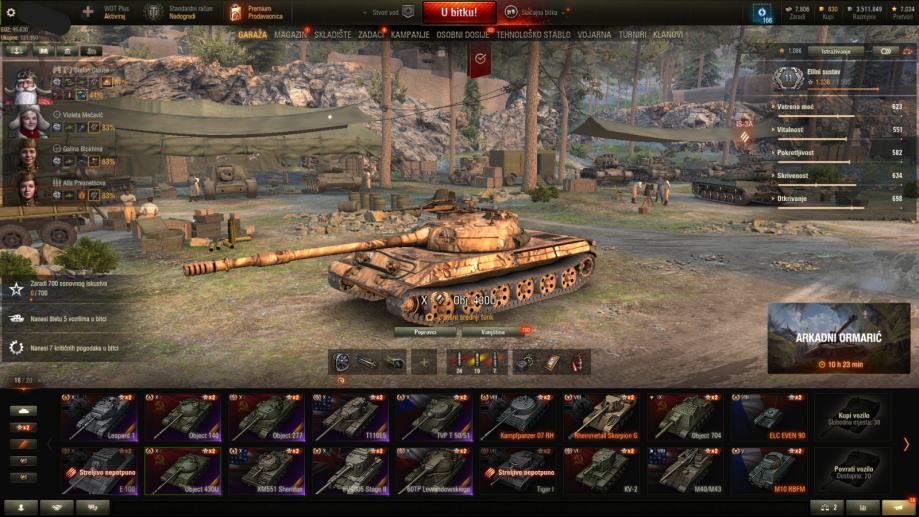Start battle with the U bitku! button
The height and width of the screenshot is (517, 919).
[x=458, y=13]
